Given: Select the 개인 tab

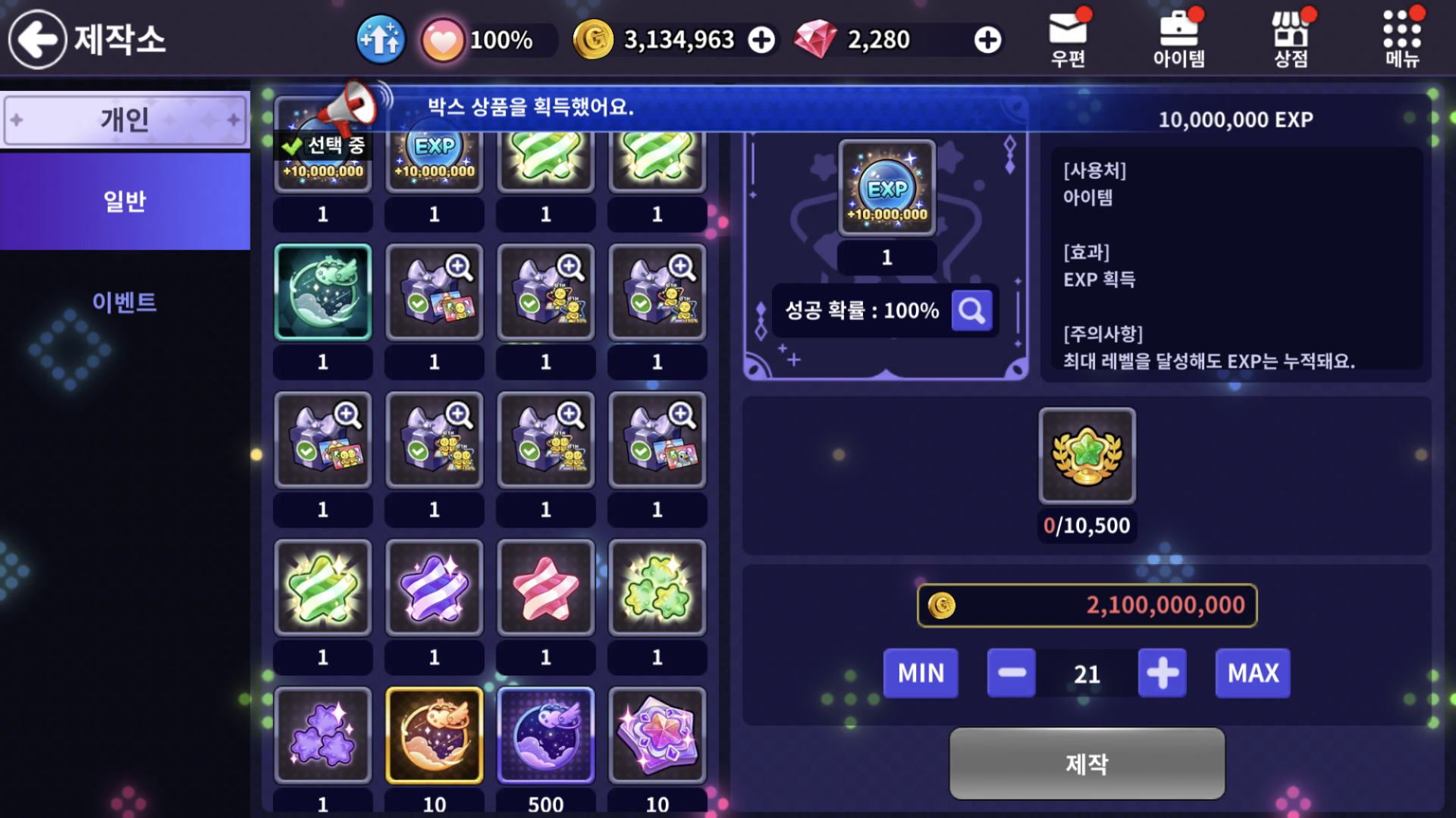Looking at the screenshot, I should pos(125,119).
